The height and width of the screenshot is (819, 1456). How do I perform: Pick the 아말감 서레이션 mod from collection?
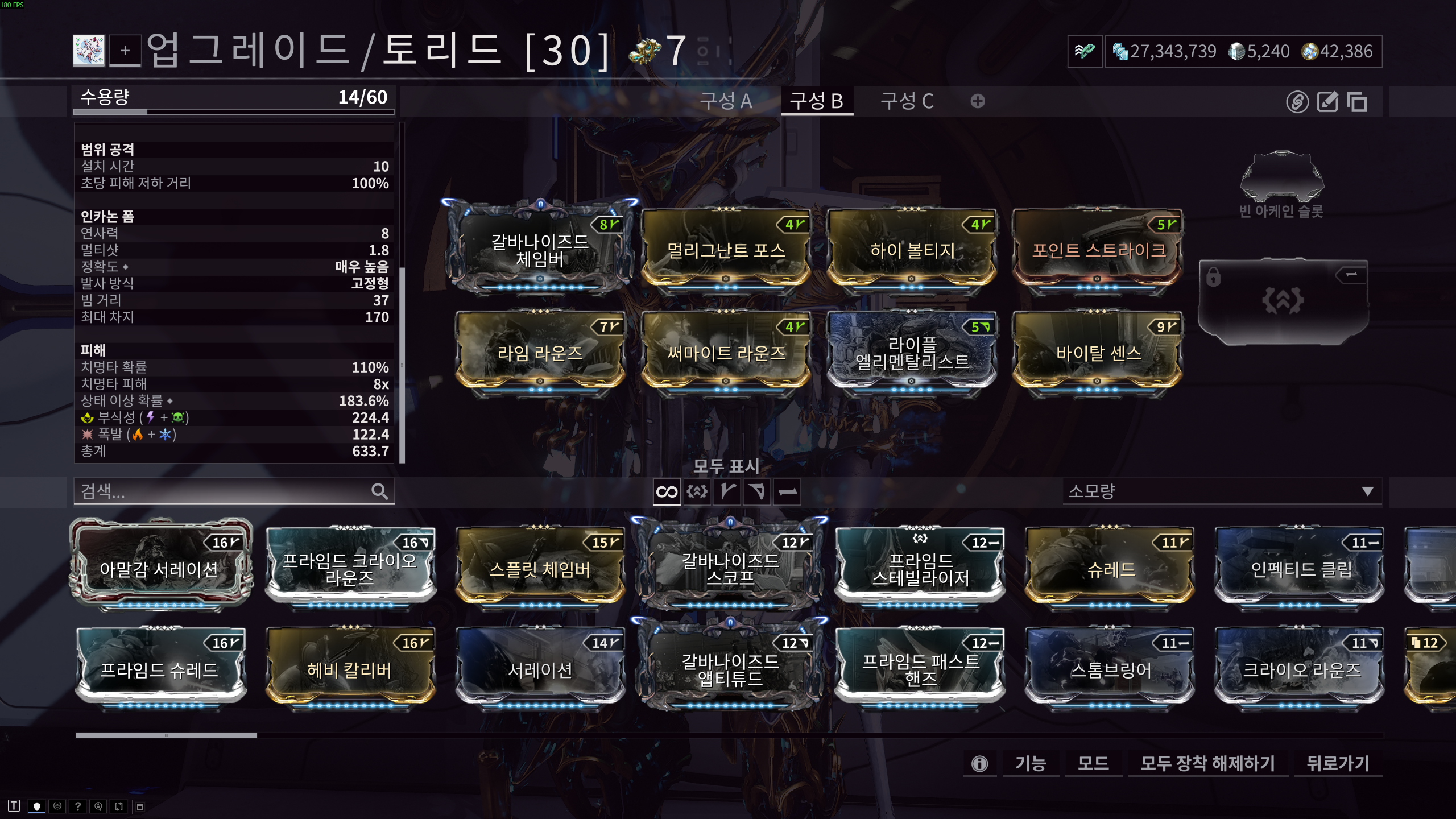160,569
